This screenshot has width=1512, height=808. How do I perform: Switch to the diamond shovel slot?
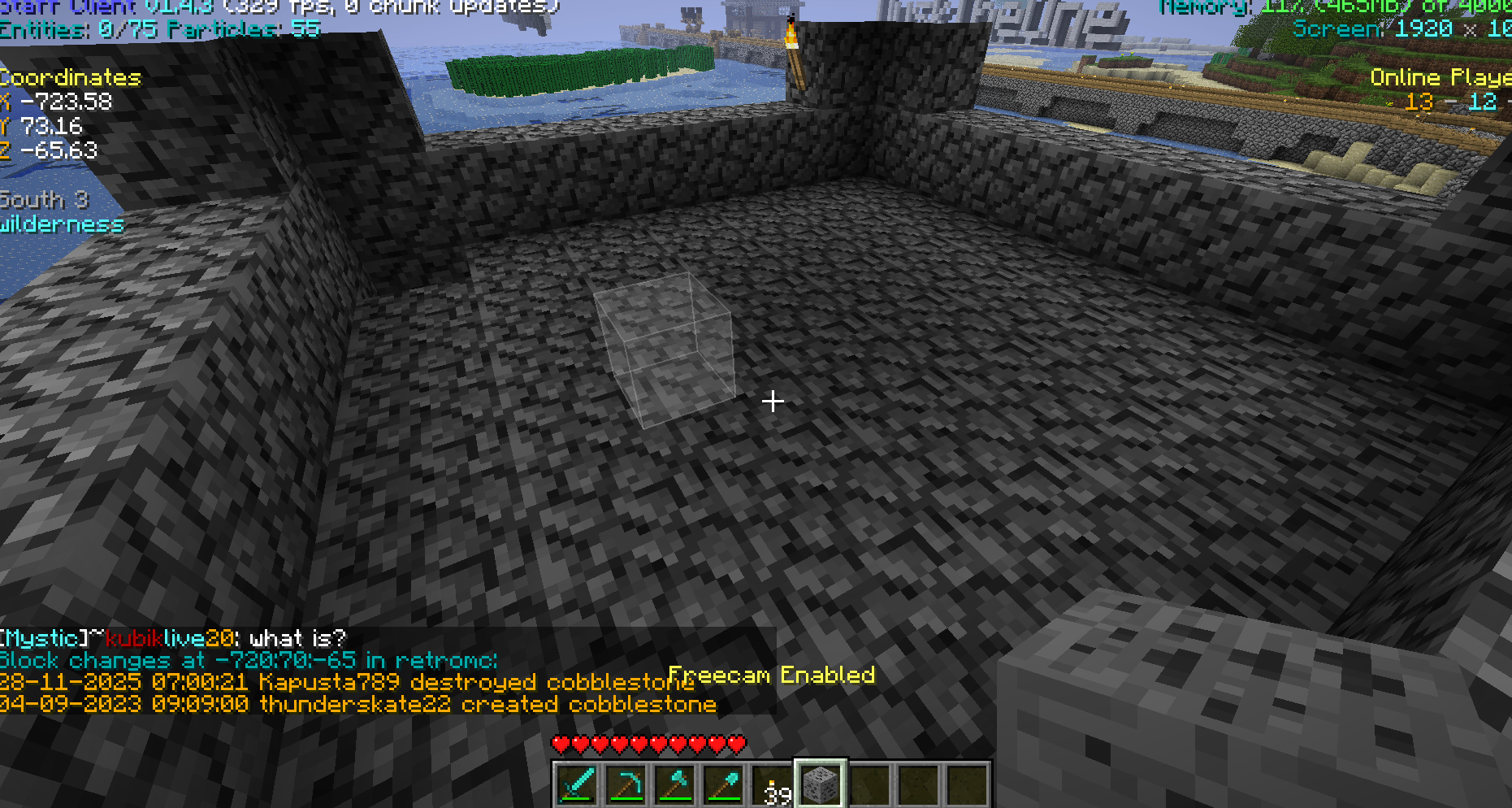(723, 784)
